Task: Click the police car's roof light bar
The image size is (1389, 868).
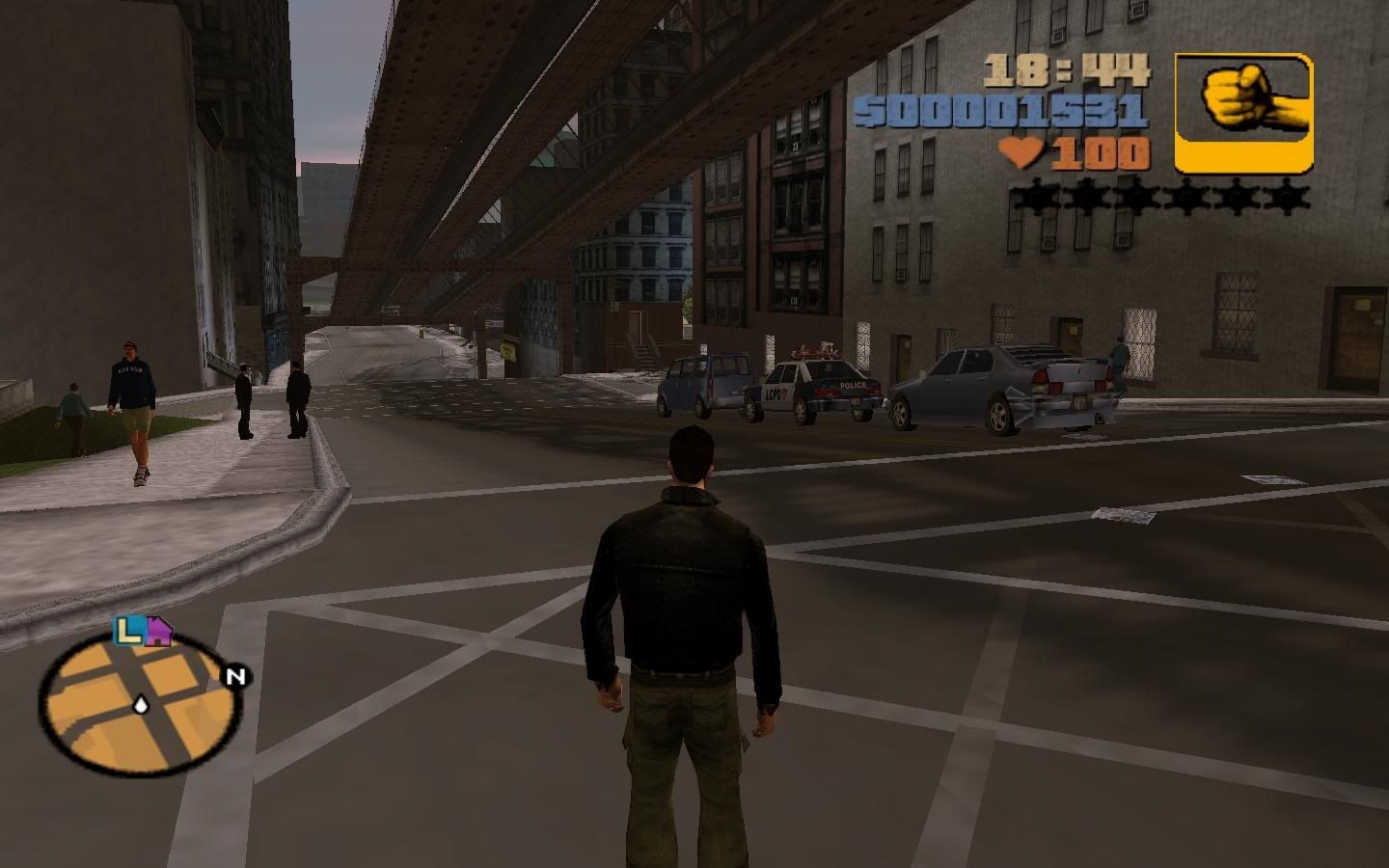Action: [x=815, y=349]
